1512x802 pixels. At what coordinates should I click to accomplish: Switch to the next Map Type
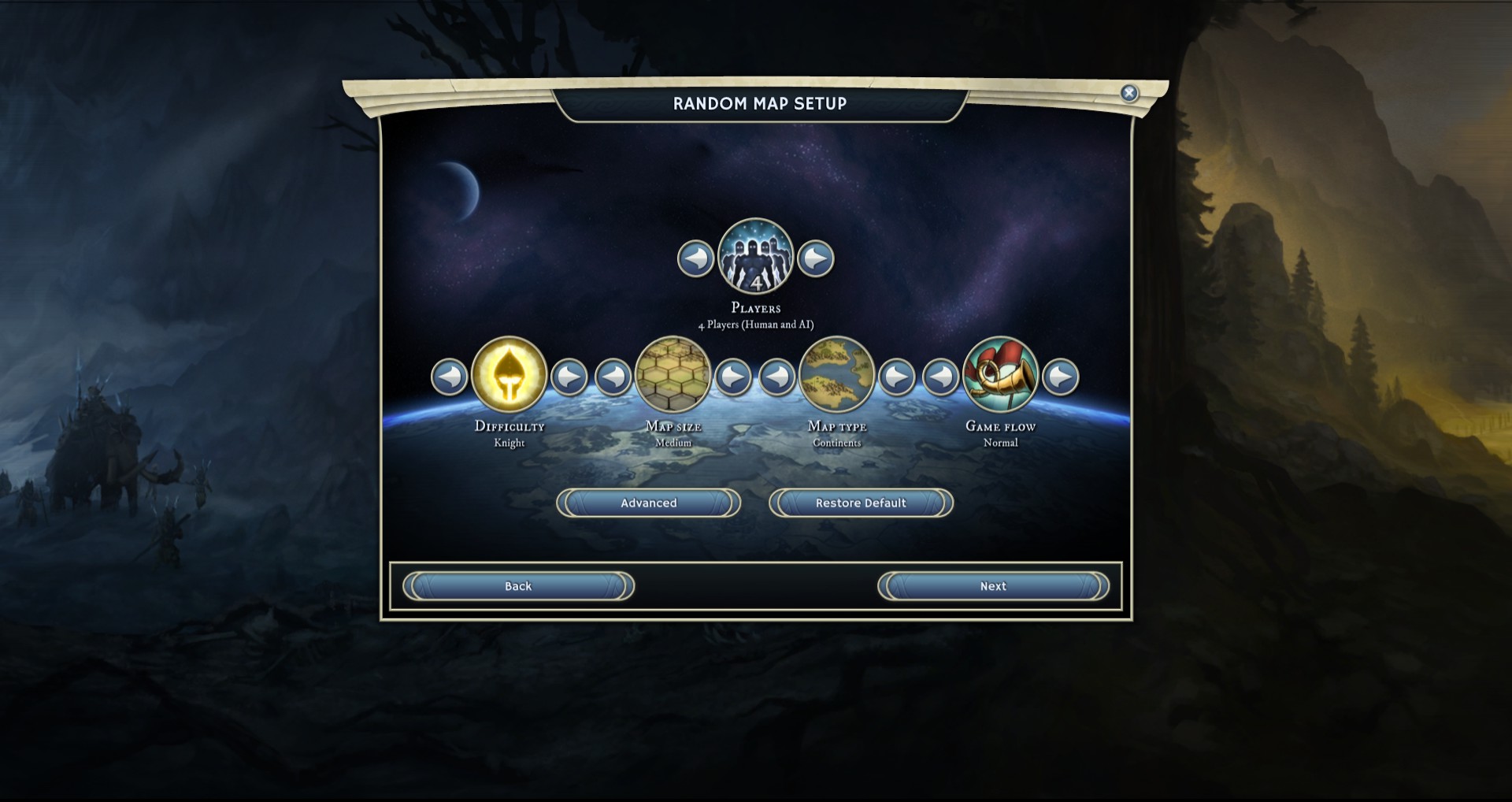pos(897,377)
